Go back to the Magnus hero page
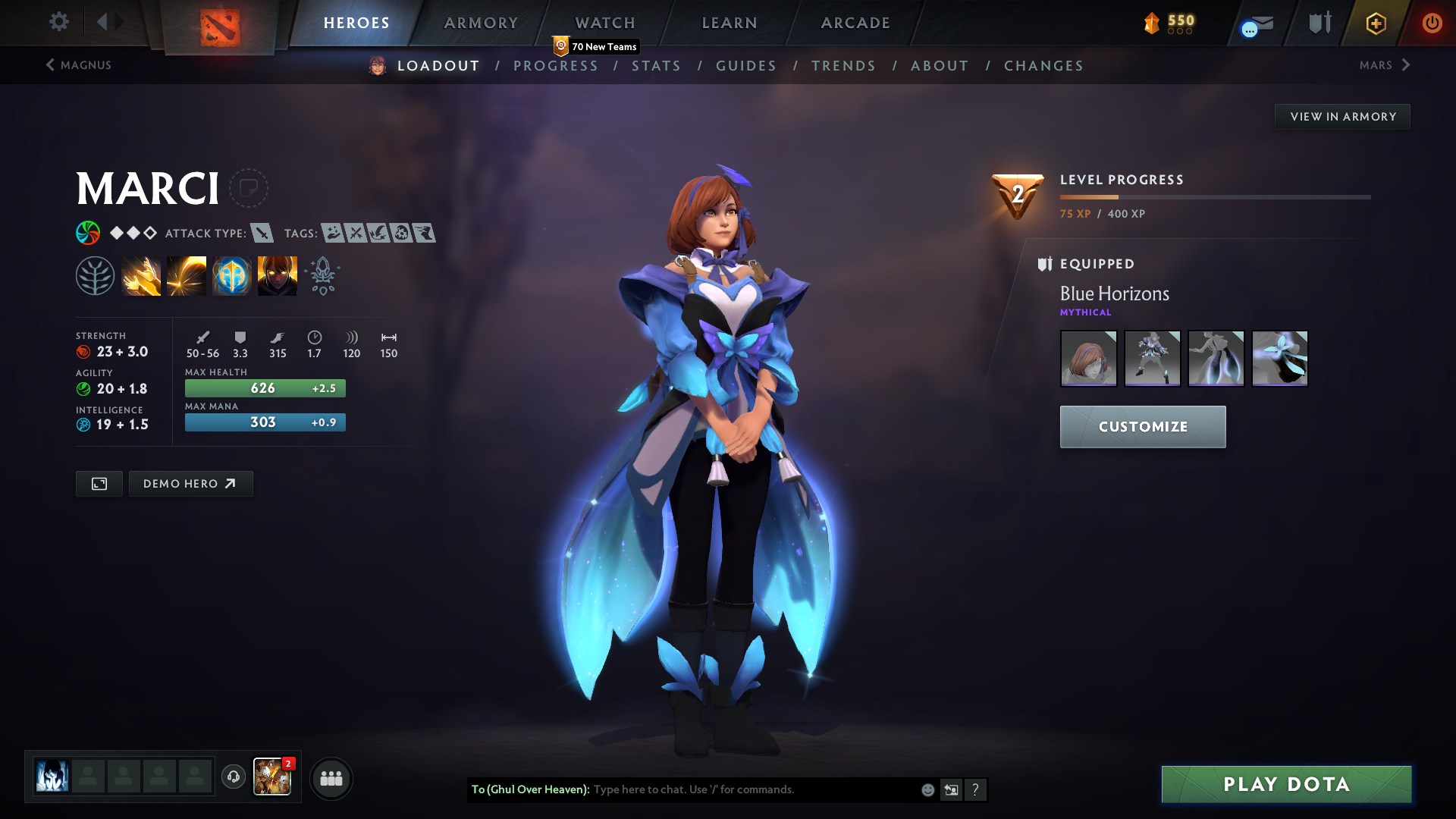1456x819 pixels. [80, 65]
